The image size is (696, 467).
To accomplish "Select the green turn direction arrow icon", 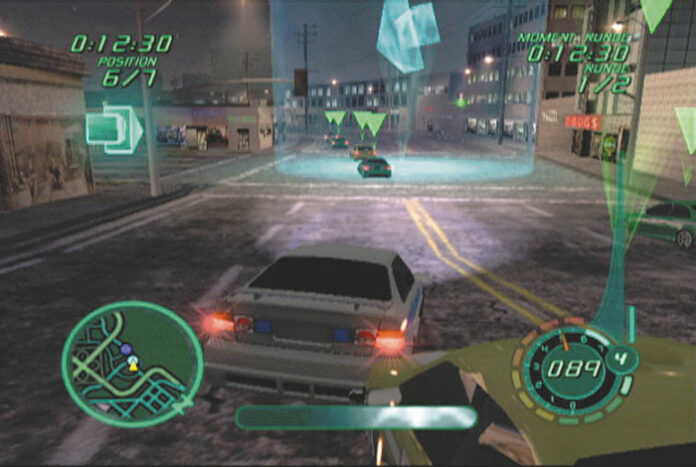I will click(x=113, y=129).
